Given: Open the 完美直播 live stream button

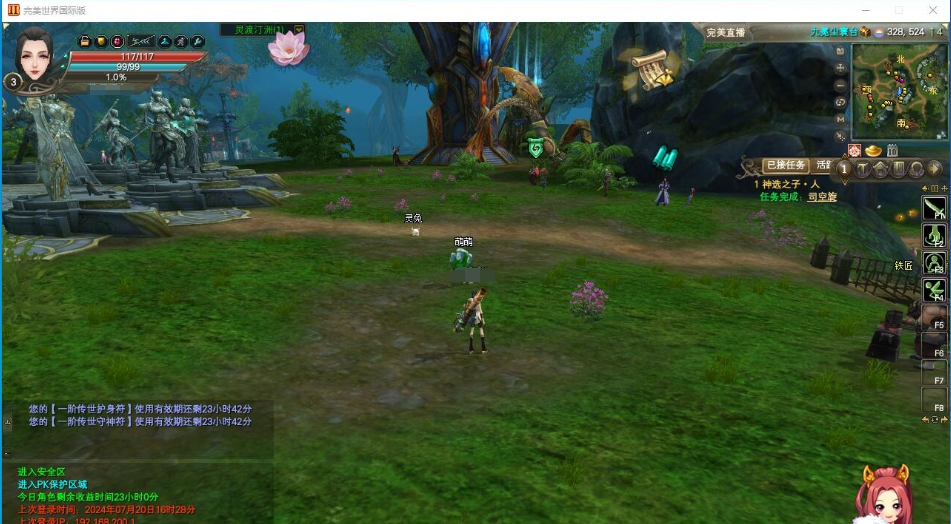Looking at the screenshot, I should click(725, 32).
